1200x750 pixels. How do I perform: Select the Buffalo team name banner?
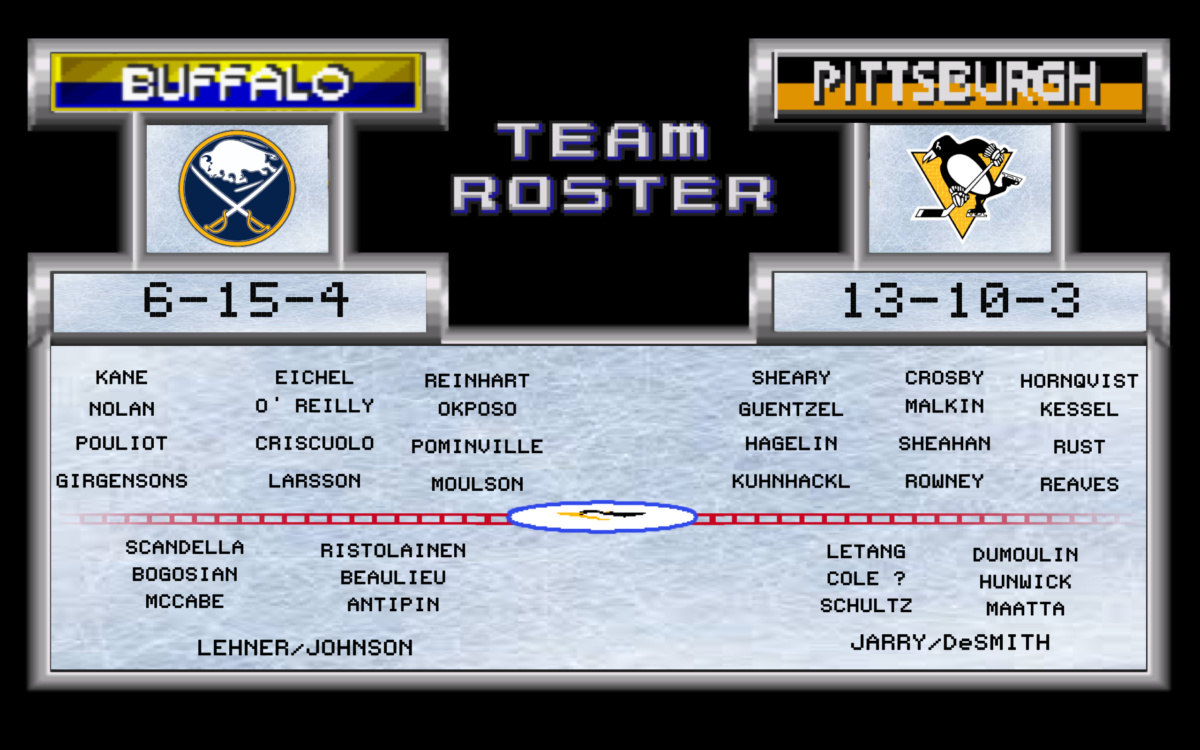click(237, 82)
